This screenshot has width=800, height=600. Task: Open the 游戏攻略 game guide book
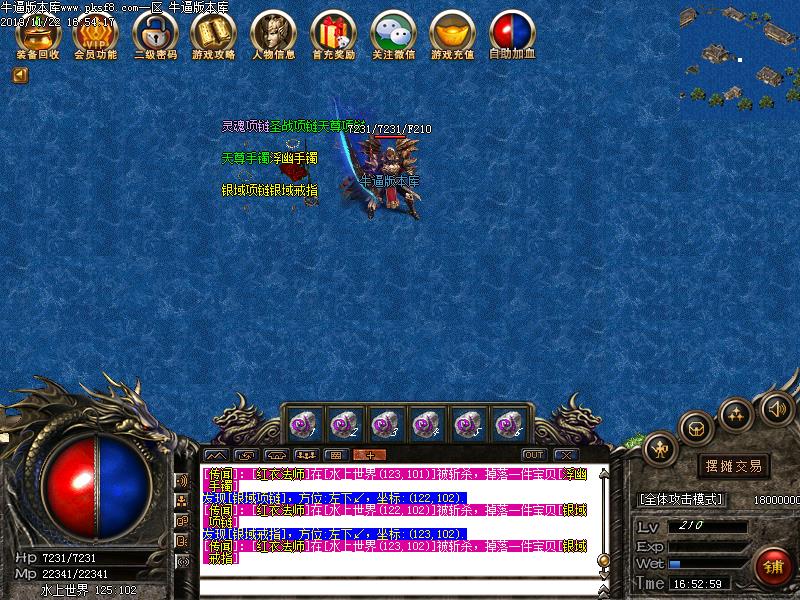[214, 35]
